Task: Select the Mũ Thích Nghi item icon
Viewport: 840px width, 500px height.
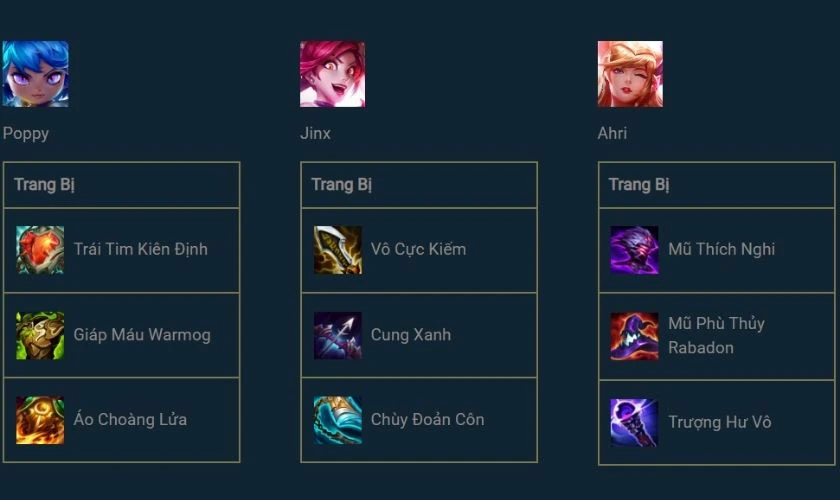Action: [x=635, y=250]
